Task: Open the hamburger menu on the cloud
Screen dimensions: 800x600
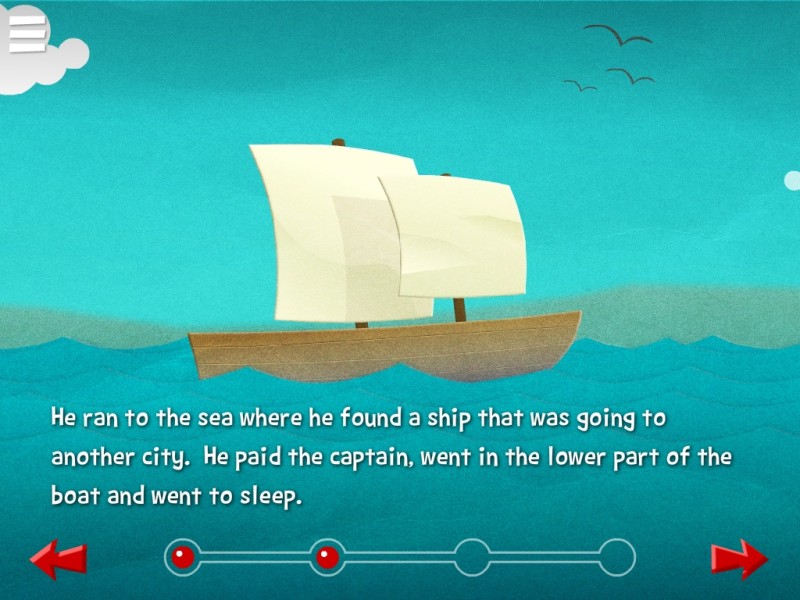Action: pos(28,35)
